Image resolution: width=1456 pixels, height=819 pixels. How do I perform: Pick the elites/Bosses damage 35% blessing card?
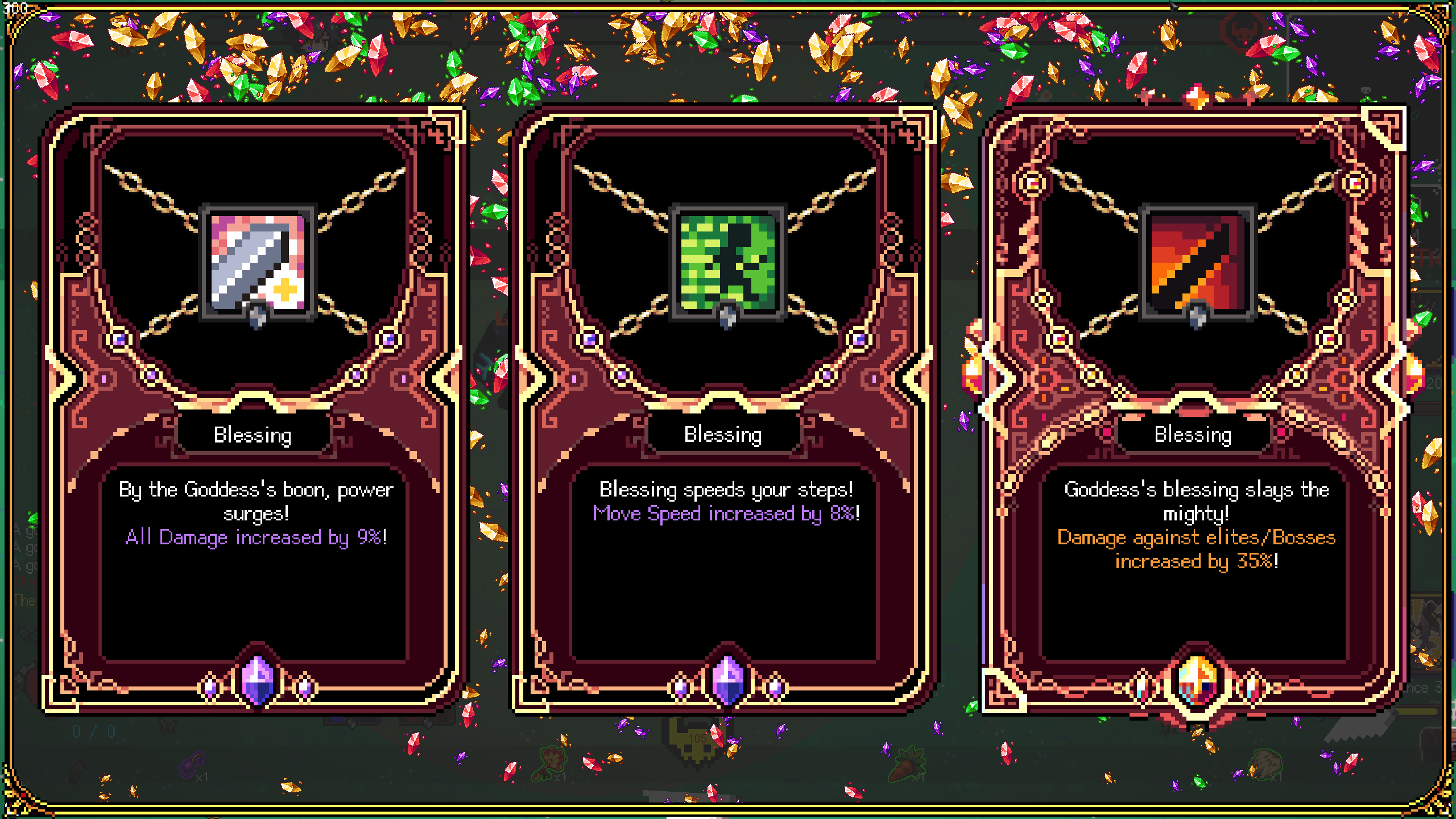click(1194, 409)
